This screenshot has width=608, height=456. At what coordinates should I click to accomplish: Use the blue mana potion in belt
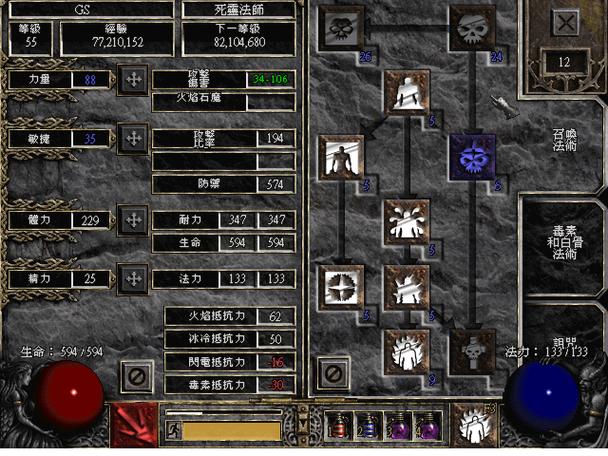368,428
